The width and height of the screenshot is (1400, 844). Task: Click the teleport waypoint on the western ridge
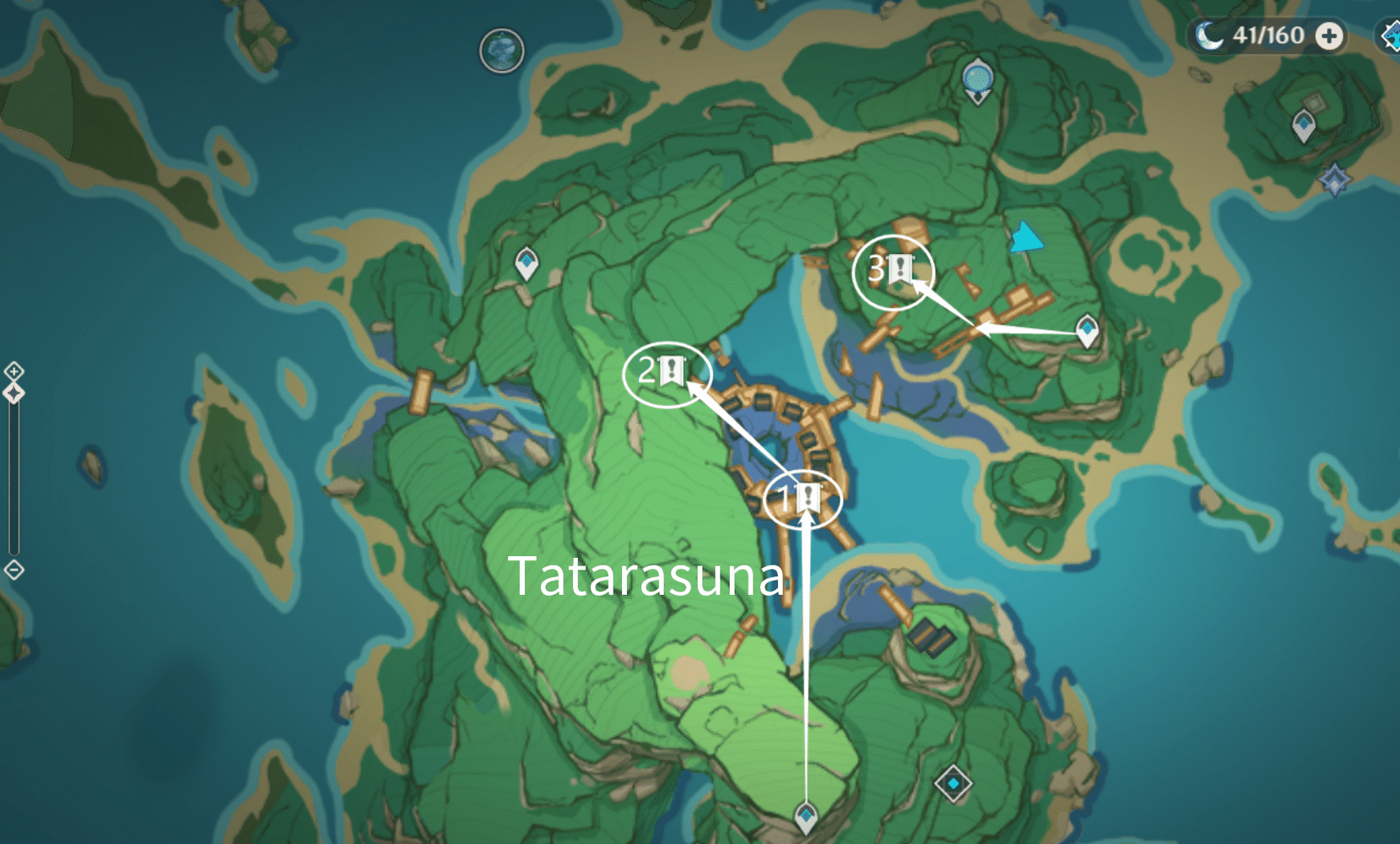tap(526, 262)
